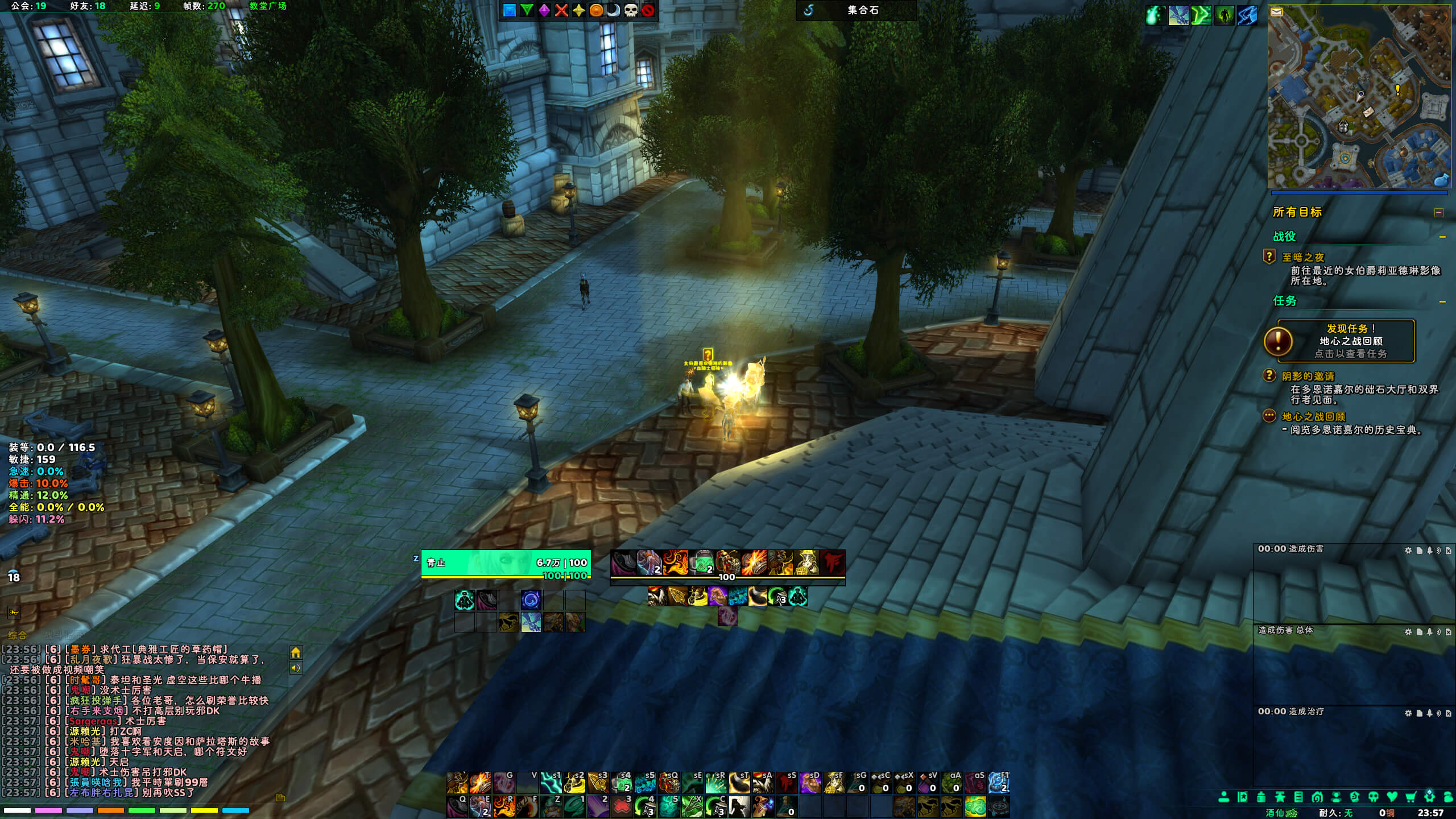Click the 发现任务 地心之战回顾 quest popup
This screenshot has height=819, width=1456.
[1346, 341]
